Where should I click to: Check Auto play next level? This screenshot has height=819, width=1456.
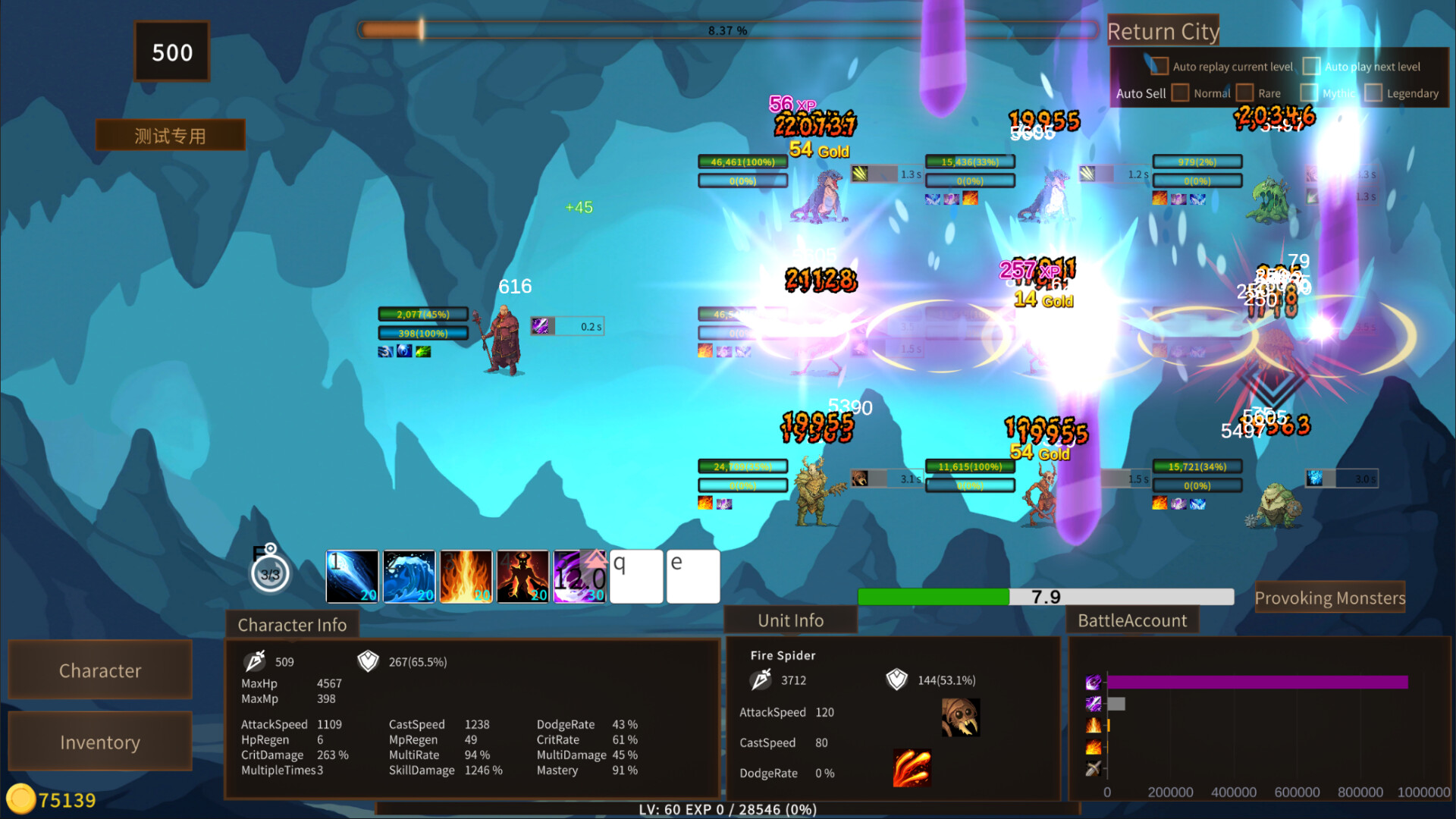1311,67
